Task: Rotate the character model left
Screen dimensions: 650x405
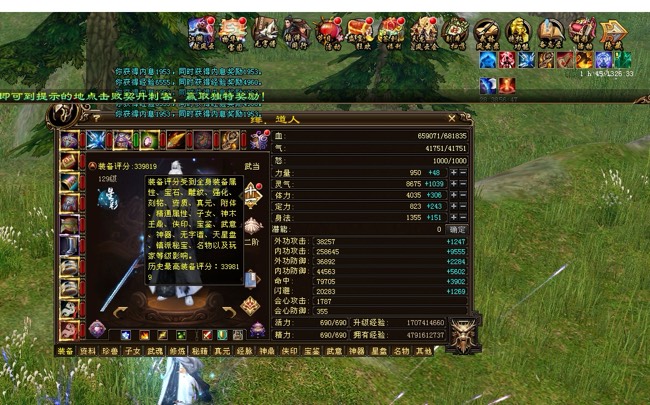Action: tap(119, 311)
